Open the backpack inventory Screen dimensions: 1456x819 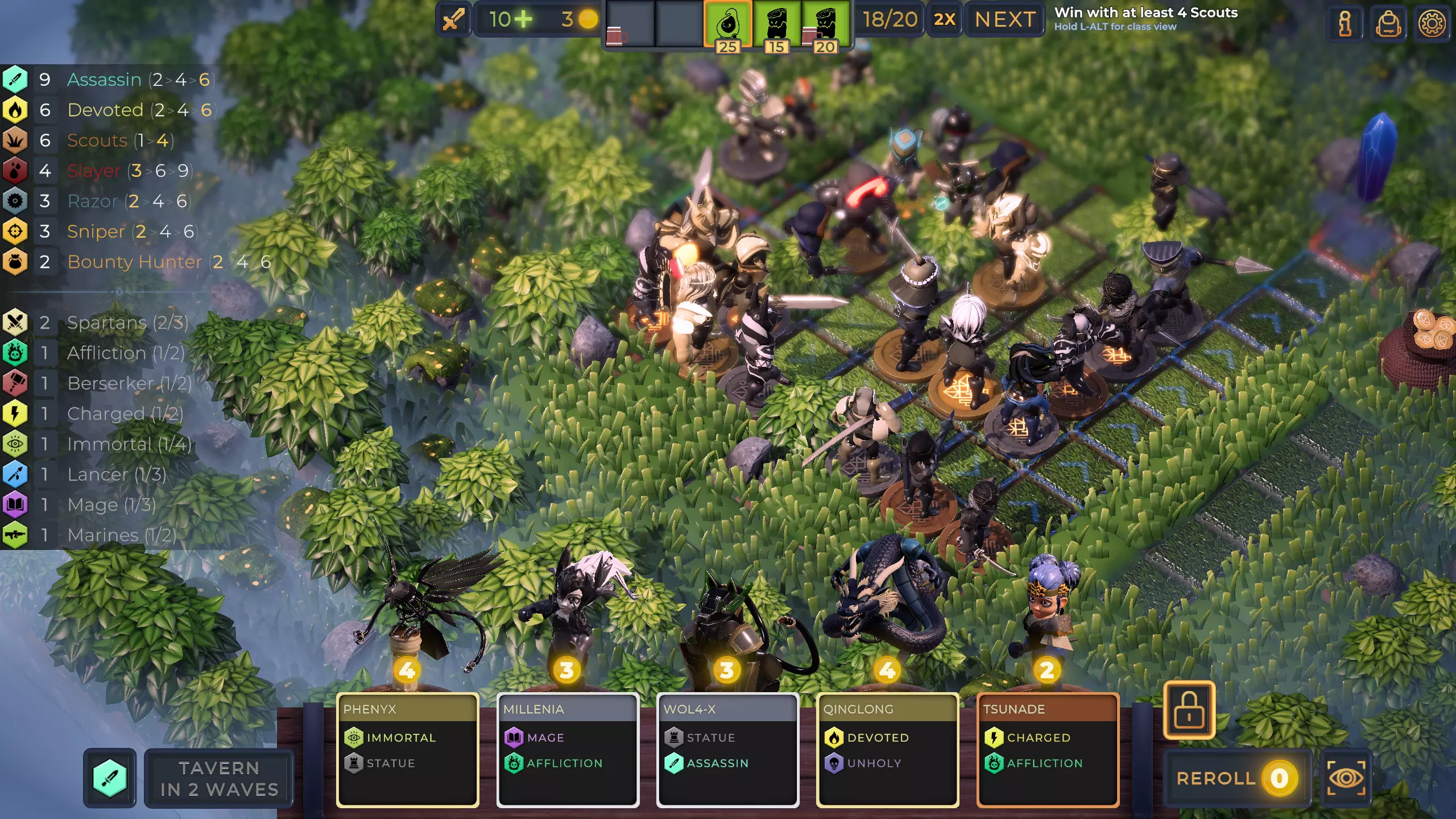click(1388, 24)
